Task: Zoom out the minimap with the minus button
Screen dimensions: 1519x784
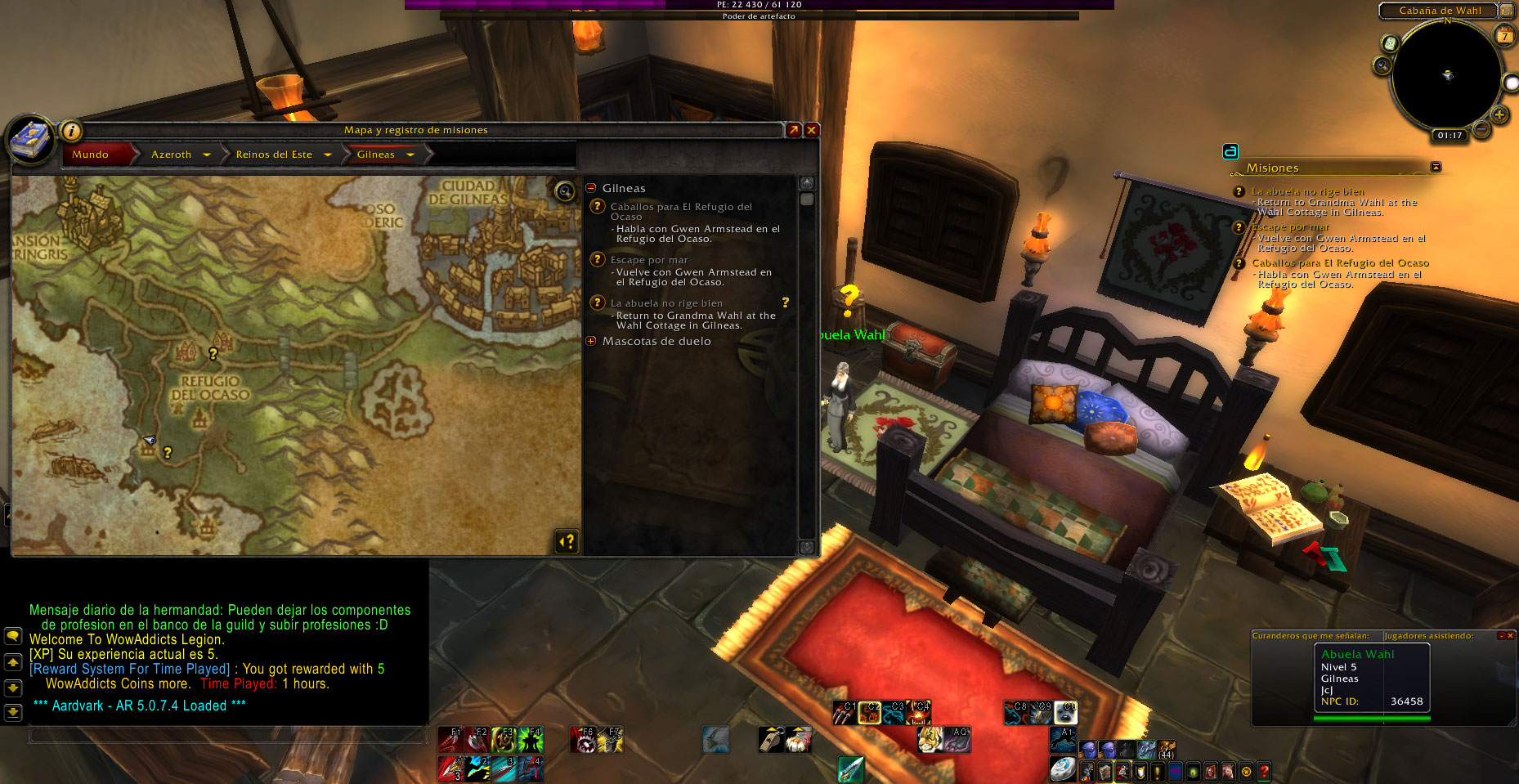Action: tap(1481, 128)
